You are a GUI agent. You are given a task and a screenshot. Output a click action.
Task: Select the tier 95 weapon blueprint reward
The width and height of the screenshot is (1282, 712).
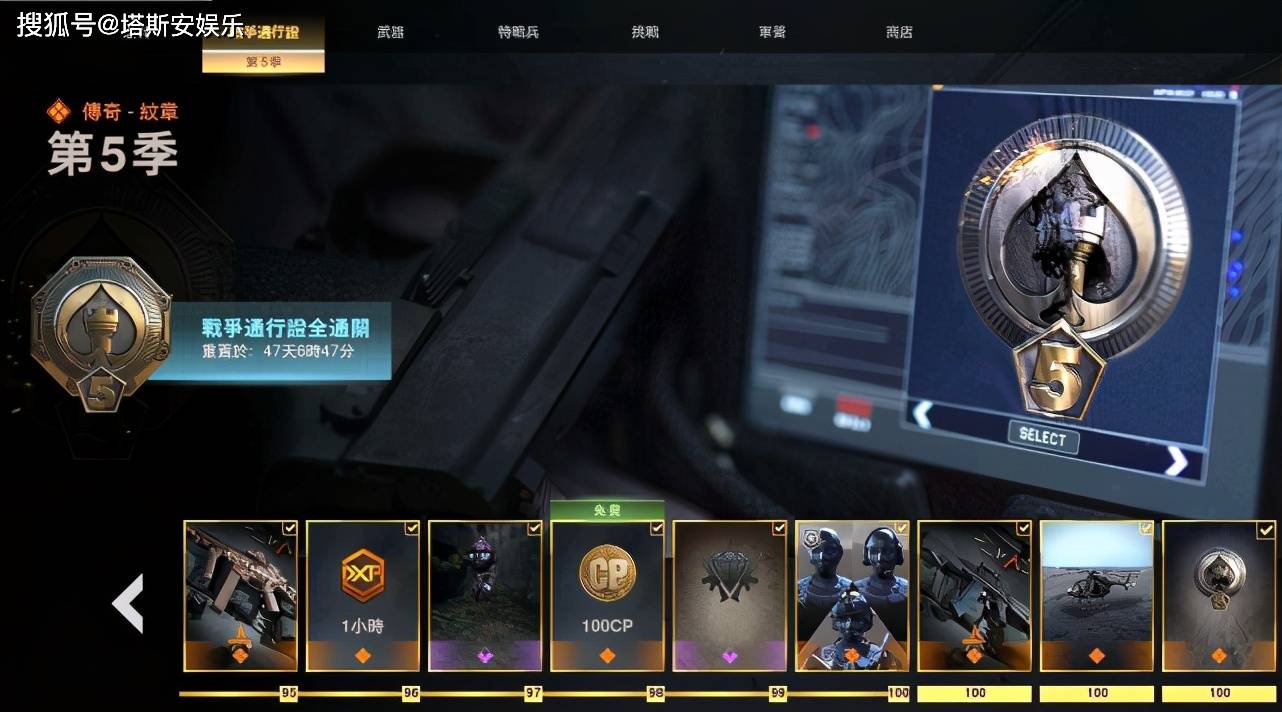[240, 596]
